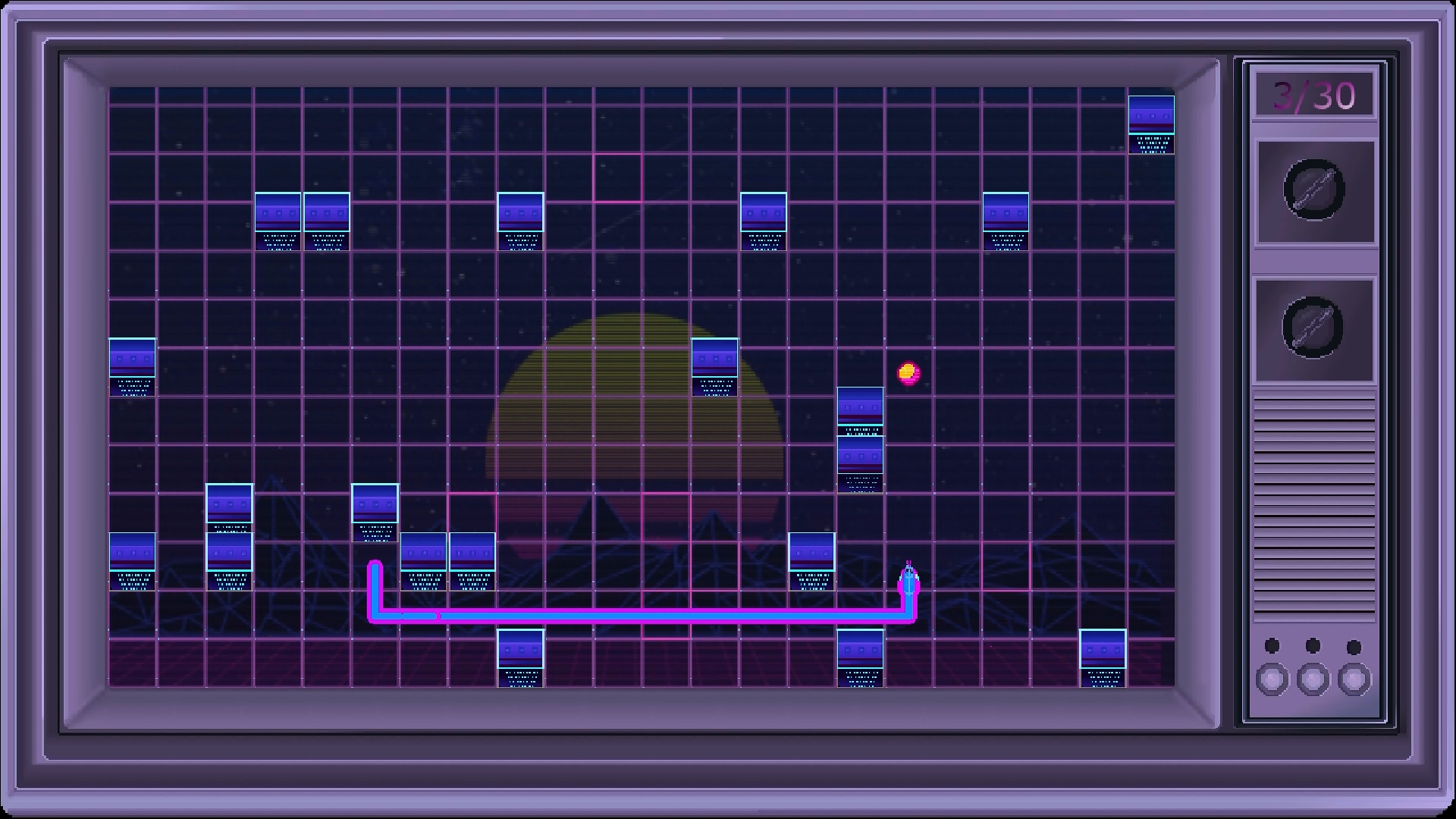Click the 3/30 score counter display

1313,93
